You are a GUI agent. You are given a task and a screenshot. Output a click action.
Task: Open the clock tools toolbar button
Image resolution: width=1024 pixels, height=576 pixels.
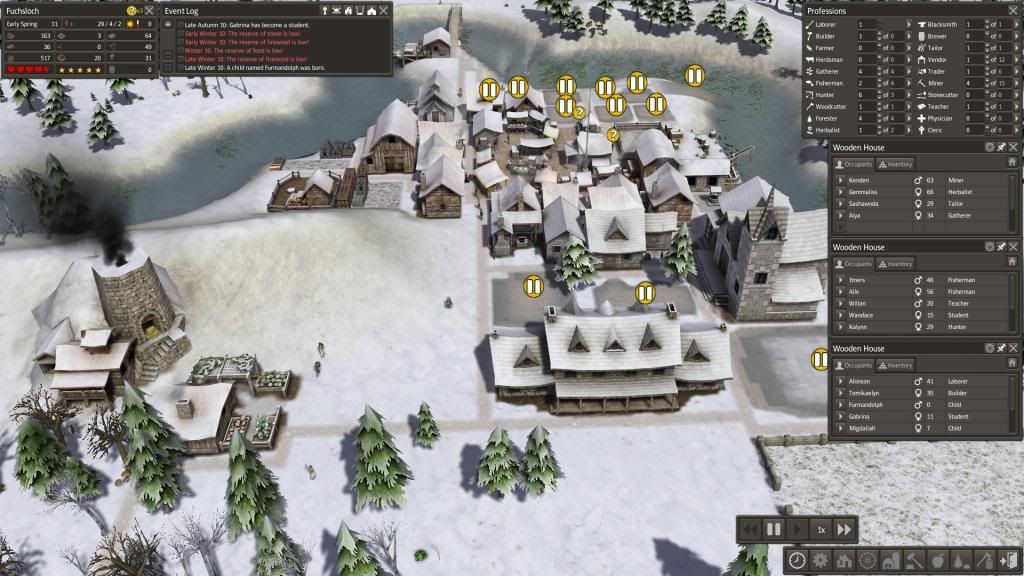797,560
